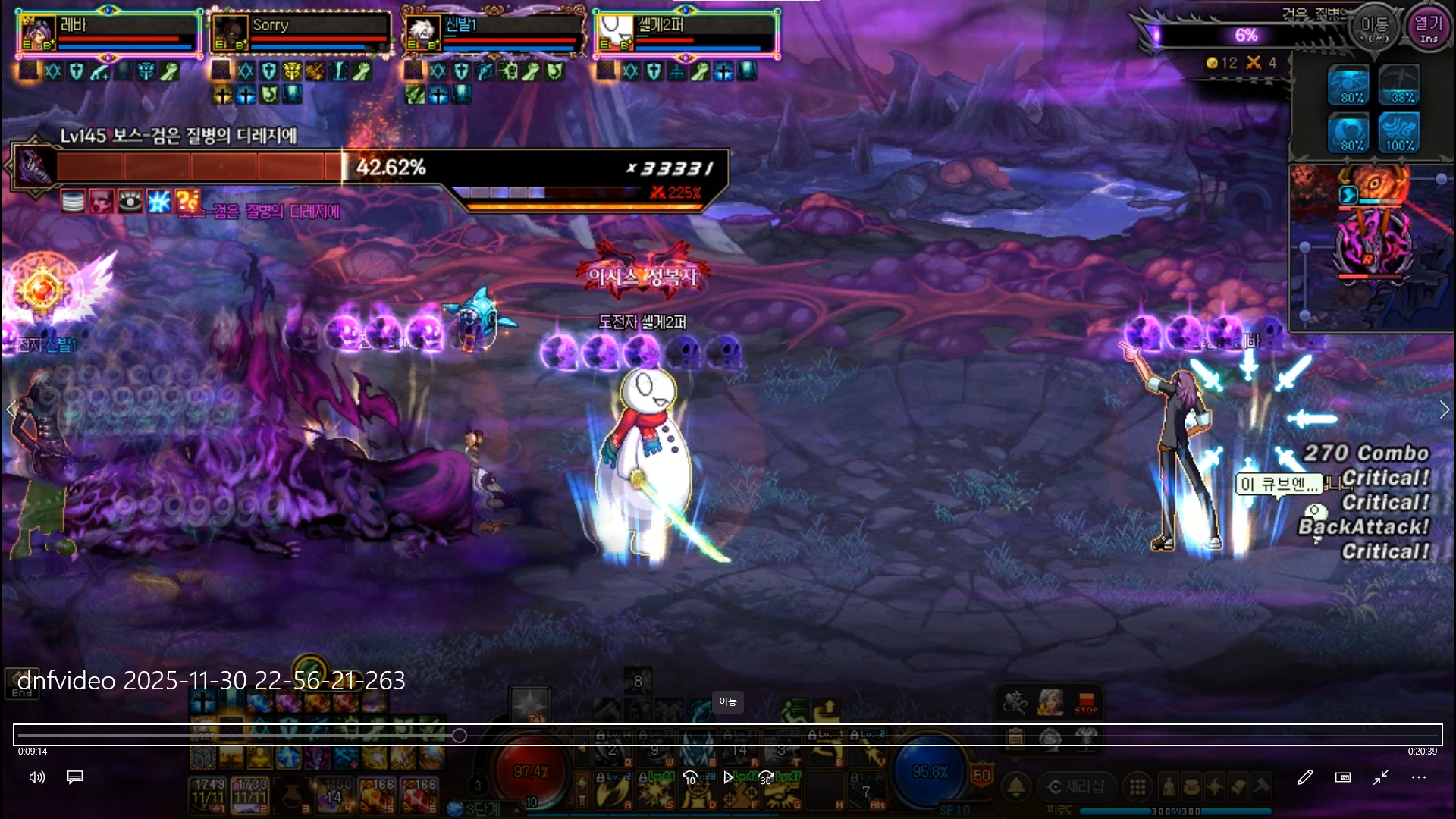Image resolution: width=1456 pixels, height=819 pixels.
Task: Click the red STOP button icon
Action: coord(1086,703)
